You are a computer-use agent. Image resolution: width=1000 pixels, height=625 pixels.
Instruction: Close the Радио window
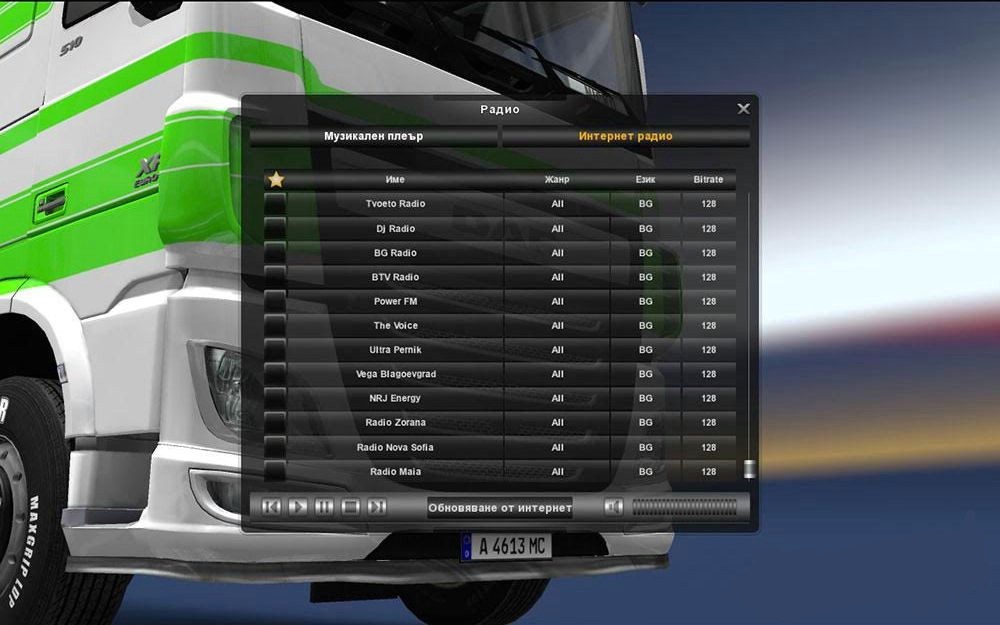(743, 109)
